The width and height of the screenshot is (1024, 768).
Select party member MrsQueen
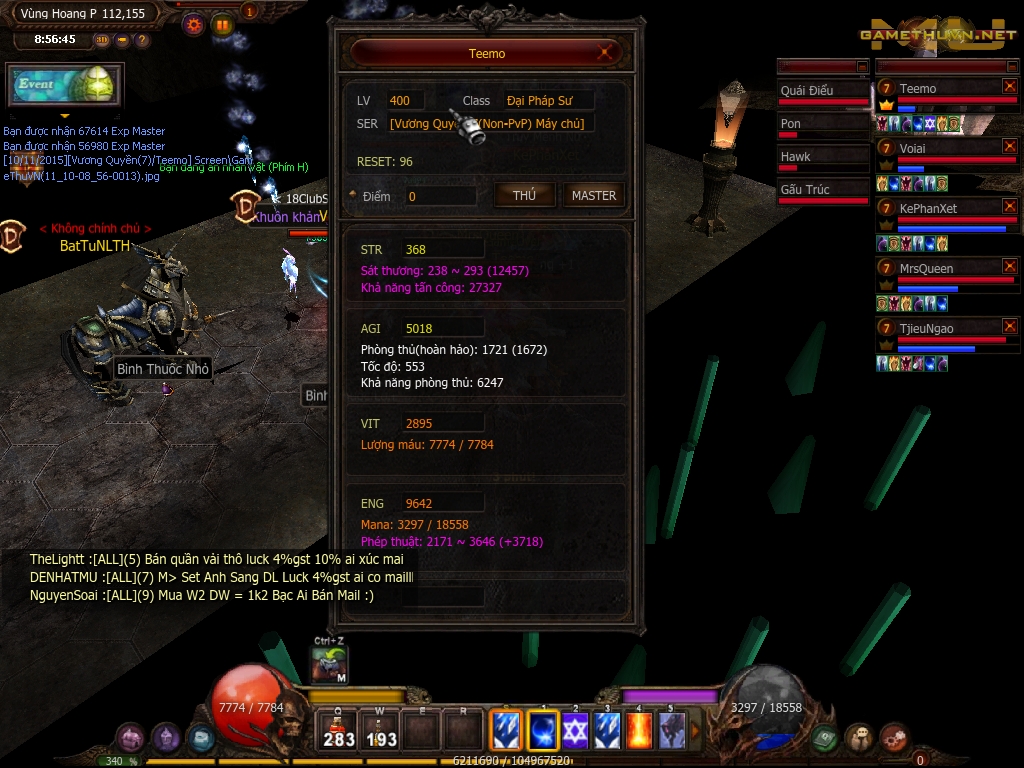tap(940, 268)
